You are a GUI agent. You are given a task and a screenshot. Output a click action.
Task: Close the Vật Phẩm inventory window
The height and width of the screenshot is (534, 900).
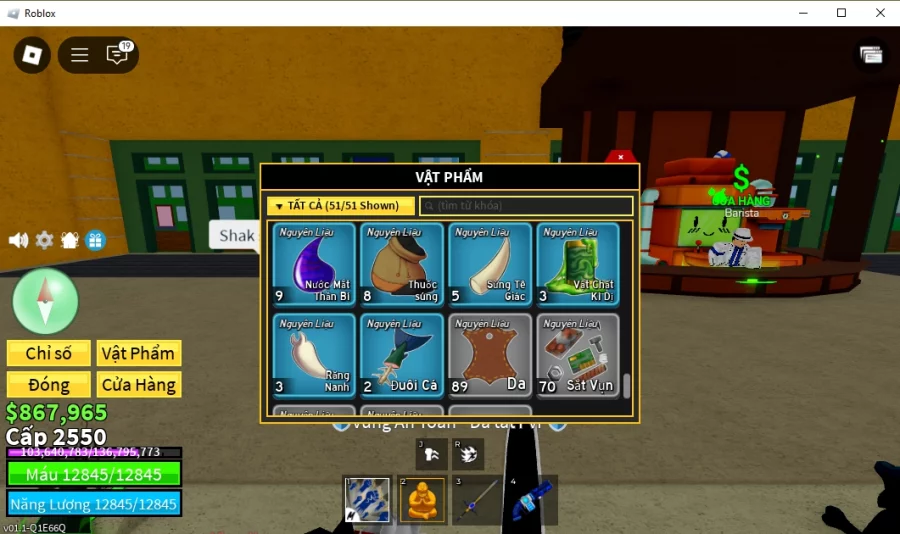point(621,157)
